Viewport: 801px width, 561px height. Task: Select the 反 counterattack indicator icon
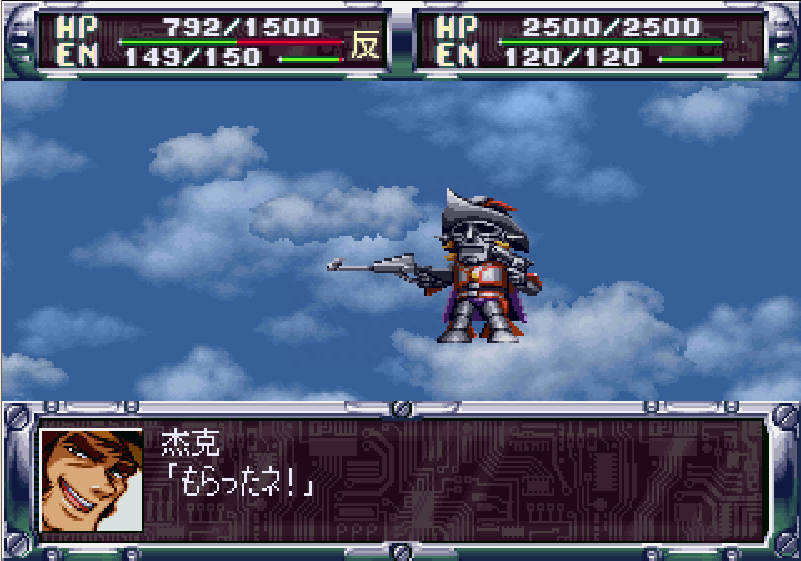click(365, 44)
